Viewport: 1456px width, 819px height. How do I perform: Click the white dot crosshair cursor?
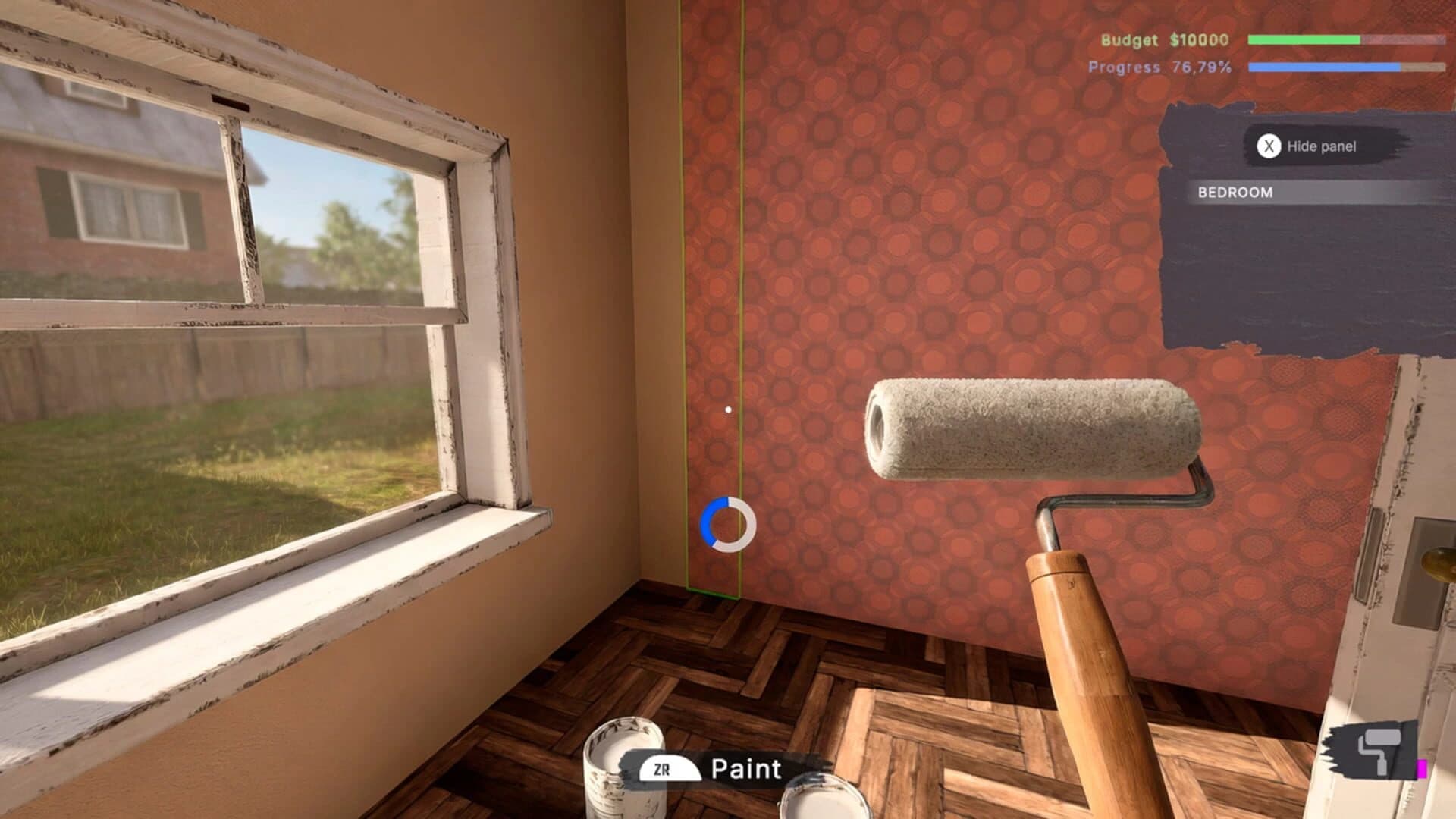coord(727,408)
